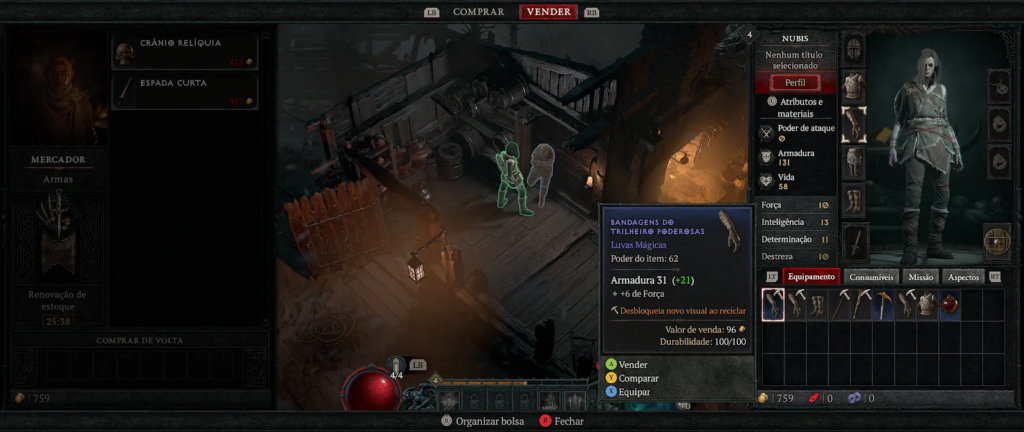Go to the Aspectos tab
The width and height of the screenshot is (1024, 432).
(963, 277)
